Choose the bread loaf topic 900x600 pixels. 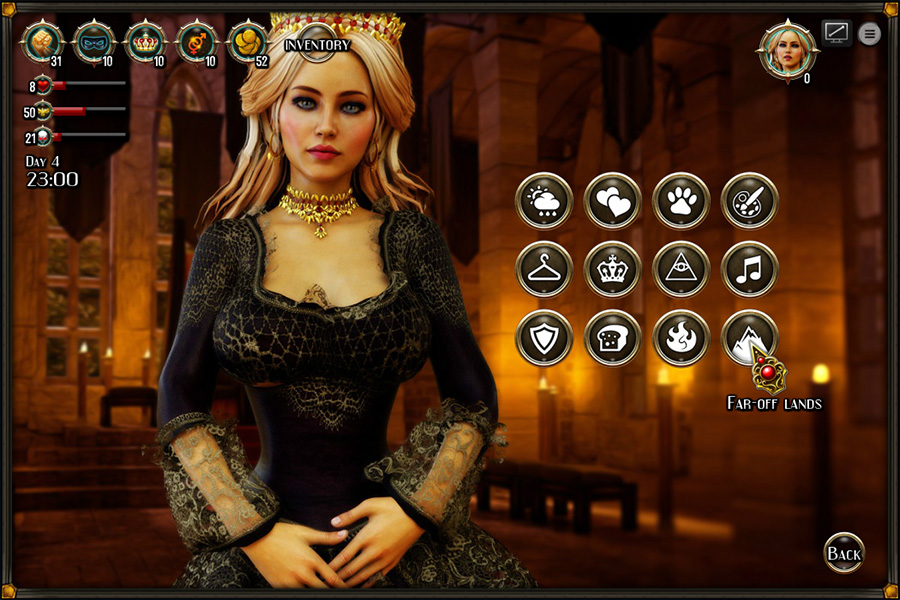612,338
